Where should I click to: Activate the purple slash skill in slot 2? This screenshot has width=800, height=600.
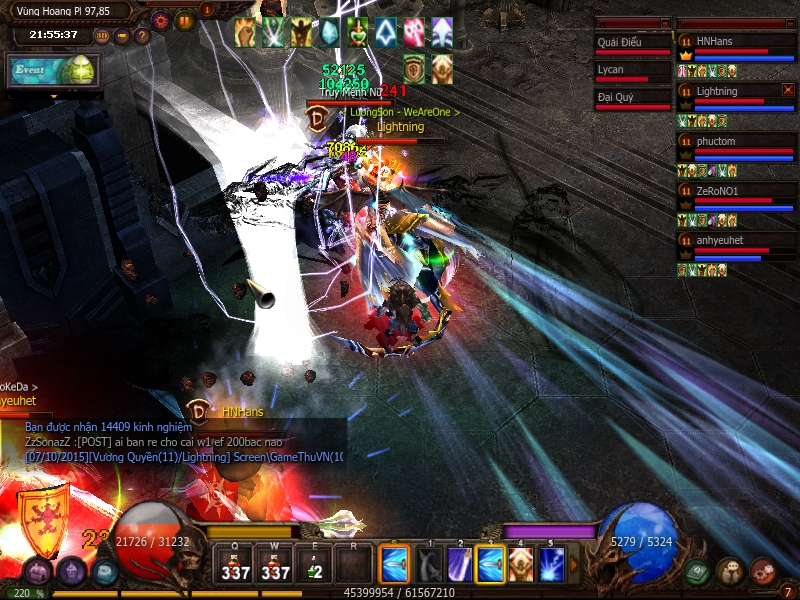coord(459,565)
